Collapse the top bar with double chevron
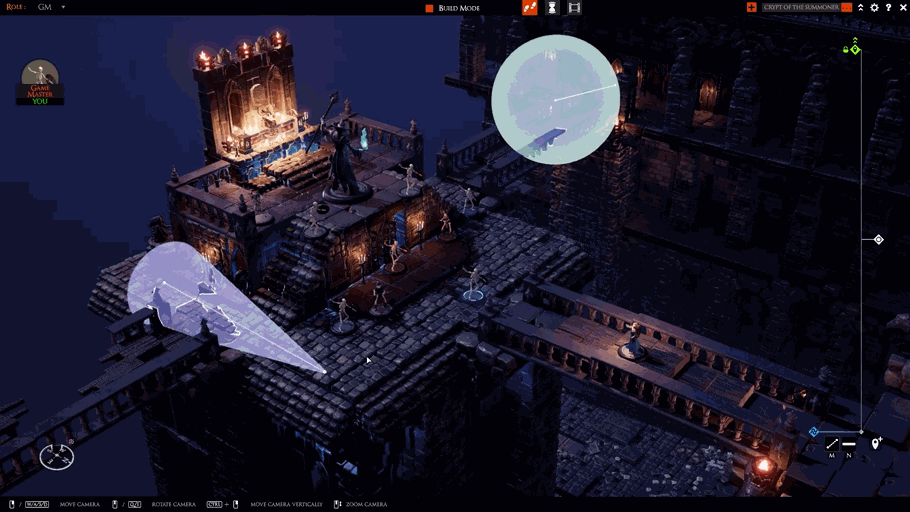This screenshot has width=910, height=512. click(860, 8)
